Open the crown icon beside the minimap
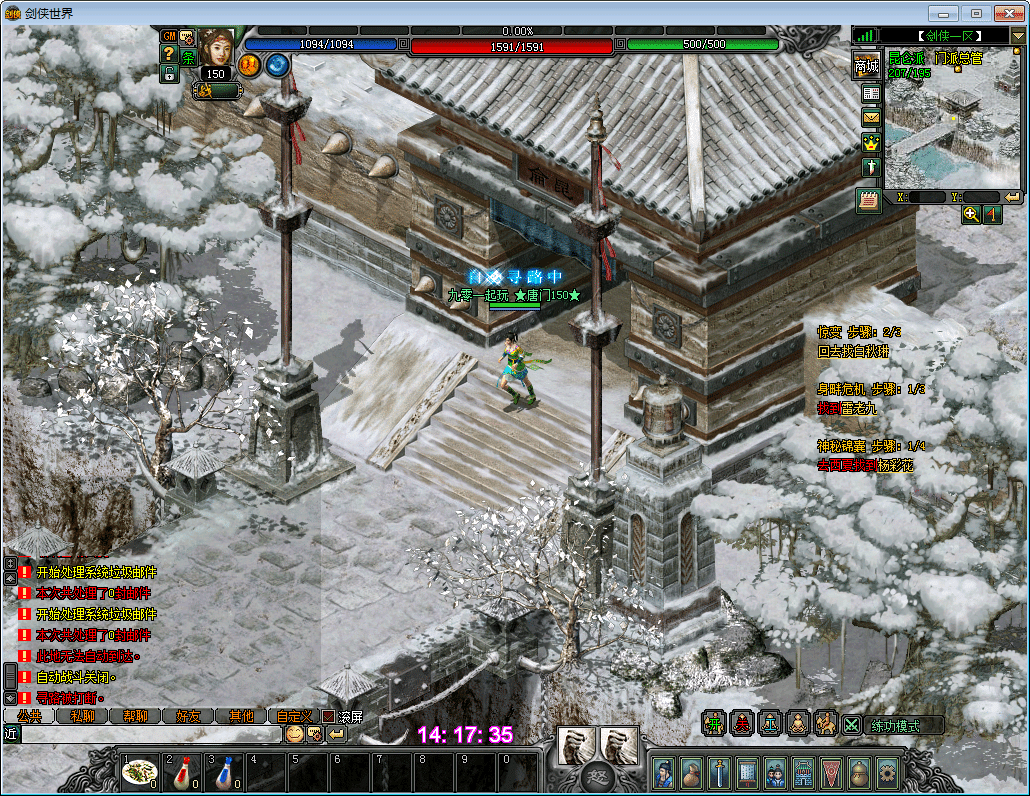Viewport: 1030px width, 796px height. coord(871,143)
